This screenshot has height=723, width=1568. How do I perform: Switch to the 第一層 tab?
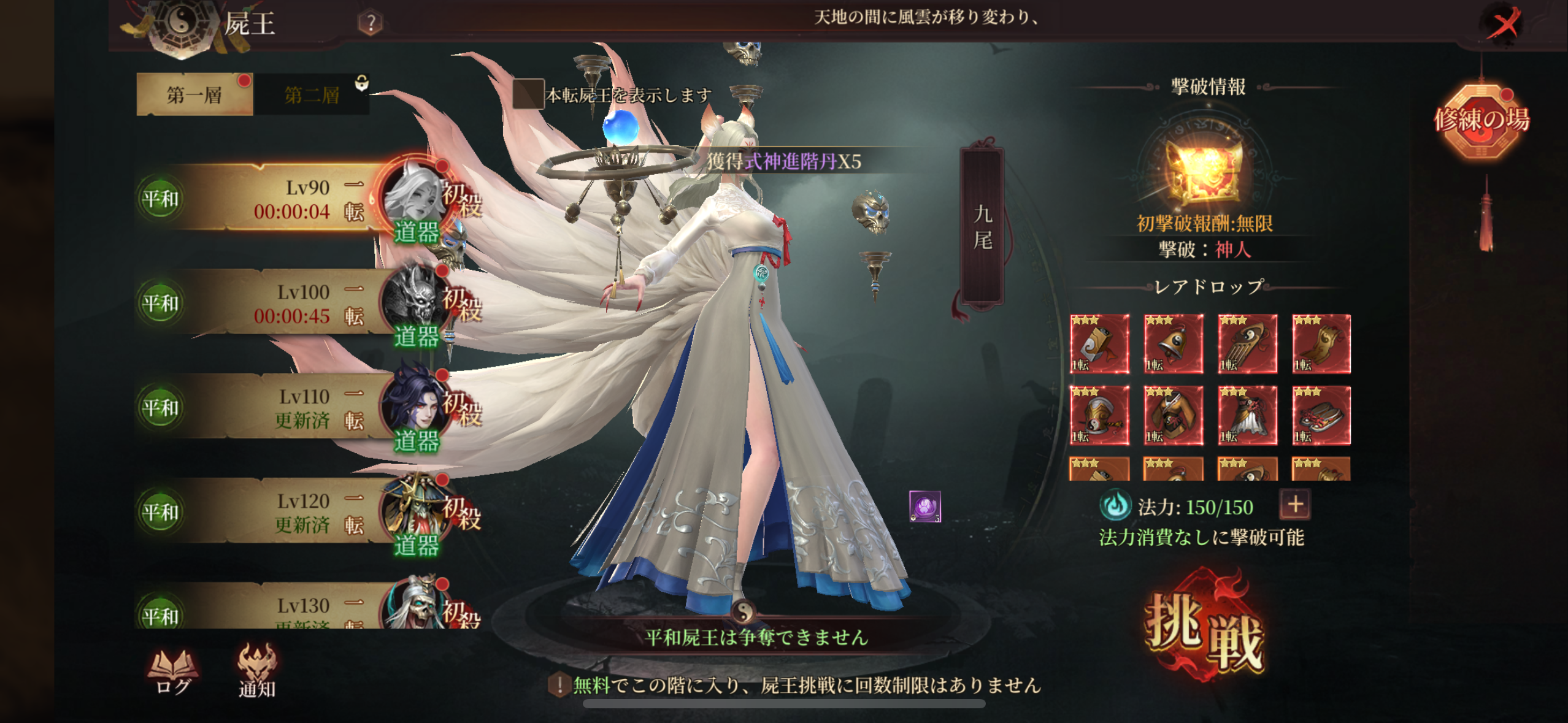(194, 95)
